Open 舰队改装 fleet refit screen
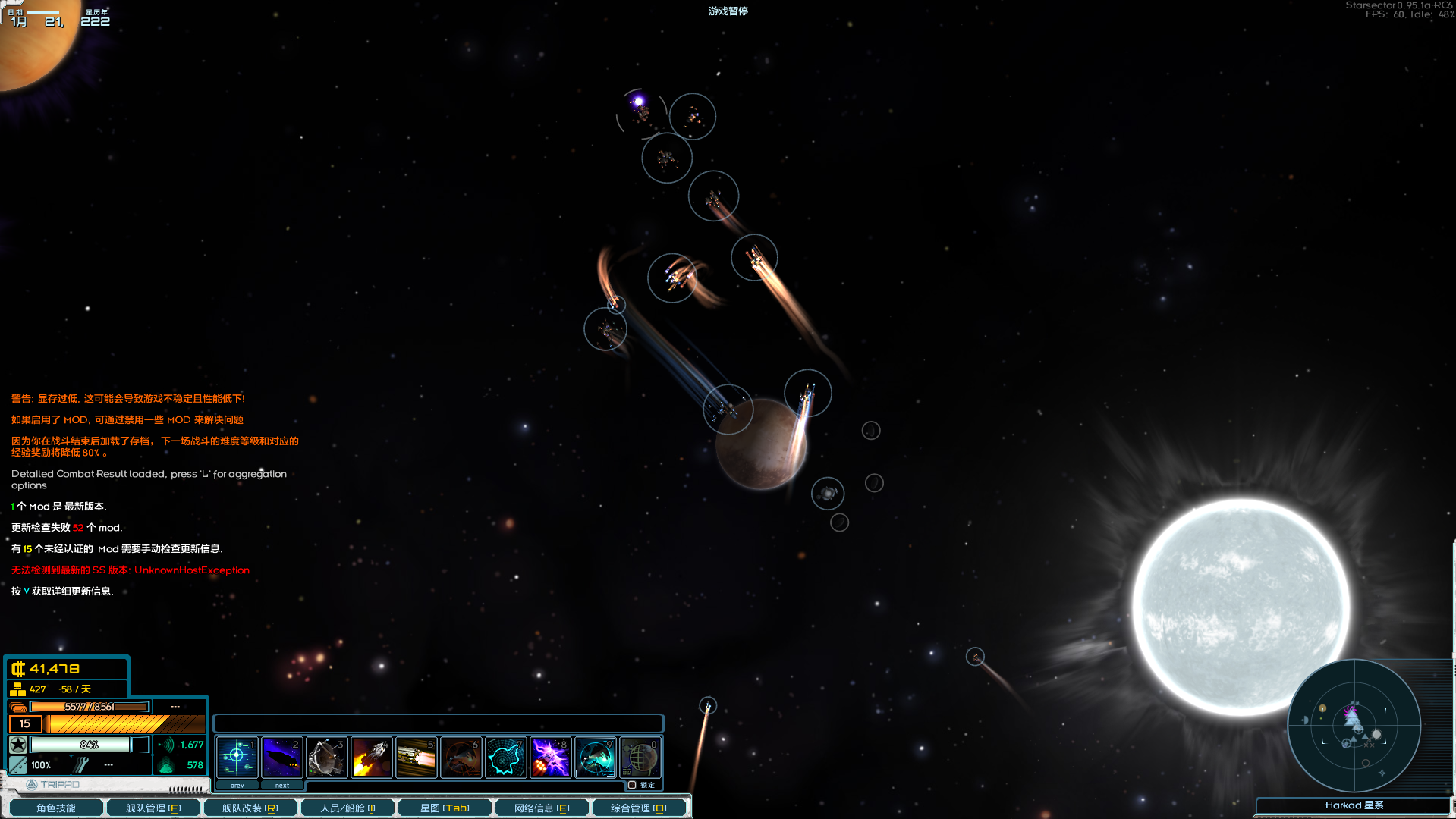This screenshot has height=819, width=1456. [250, 808]
